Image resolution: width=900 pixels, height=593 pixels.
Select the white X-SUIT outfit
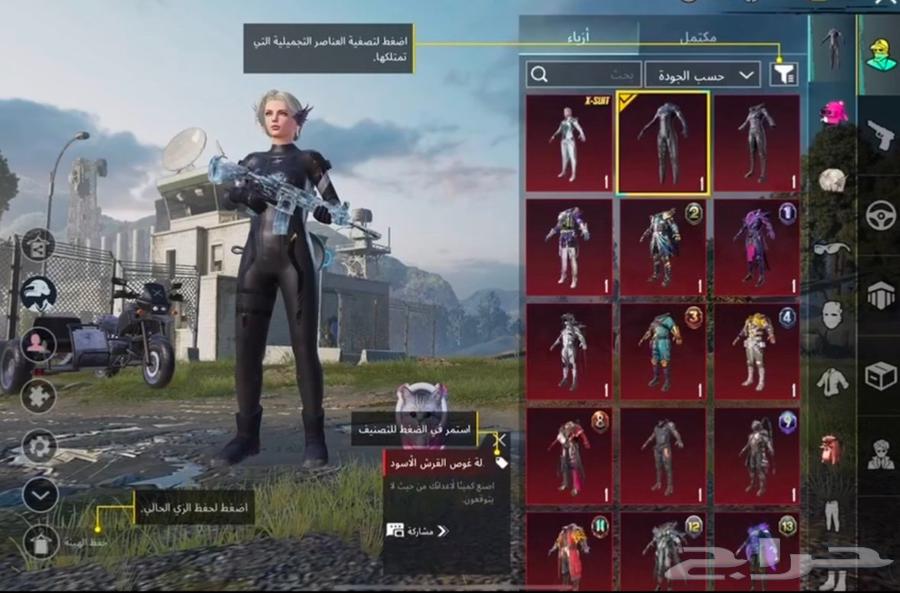click(x=569, y=143)
